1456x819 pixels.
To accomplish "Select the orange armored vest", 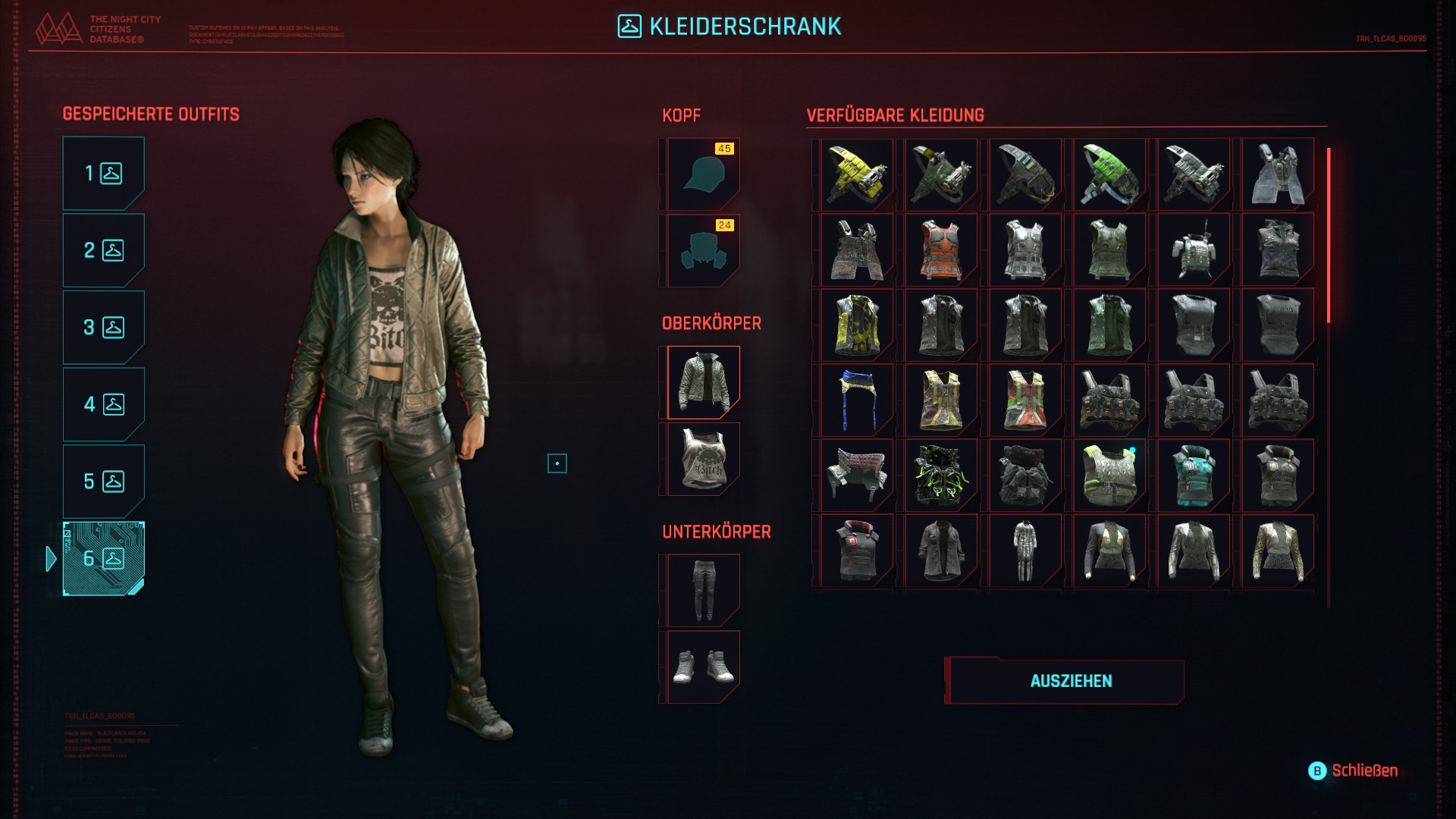I will click(x=941, y=250).
